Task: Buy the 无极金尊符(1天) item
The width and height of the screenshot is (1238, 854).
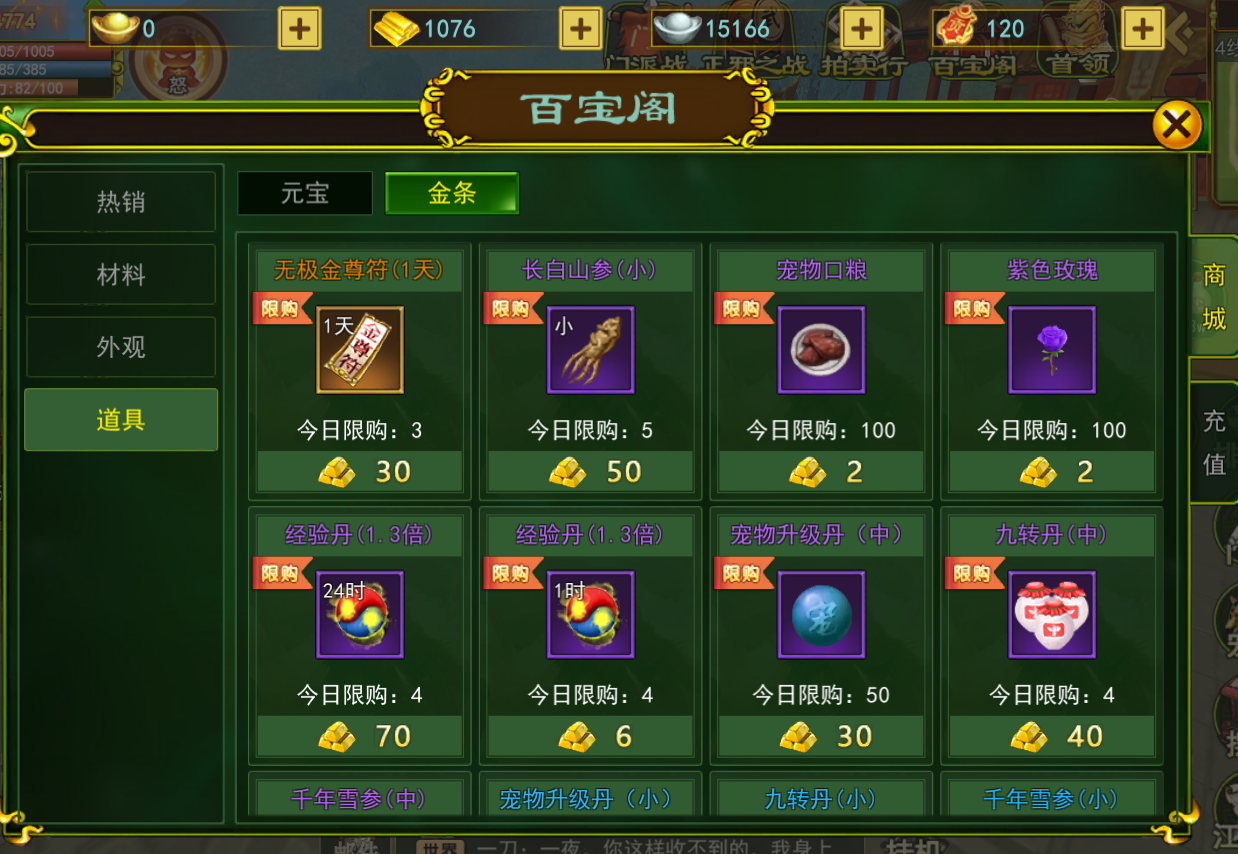Action: click(x=360, y=350)
